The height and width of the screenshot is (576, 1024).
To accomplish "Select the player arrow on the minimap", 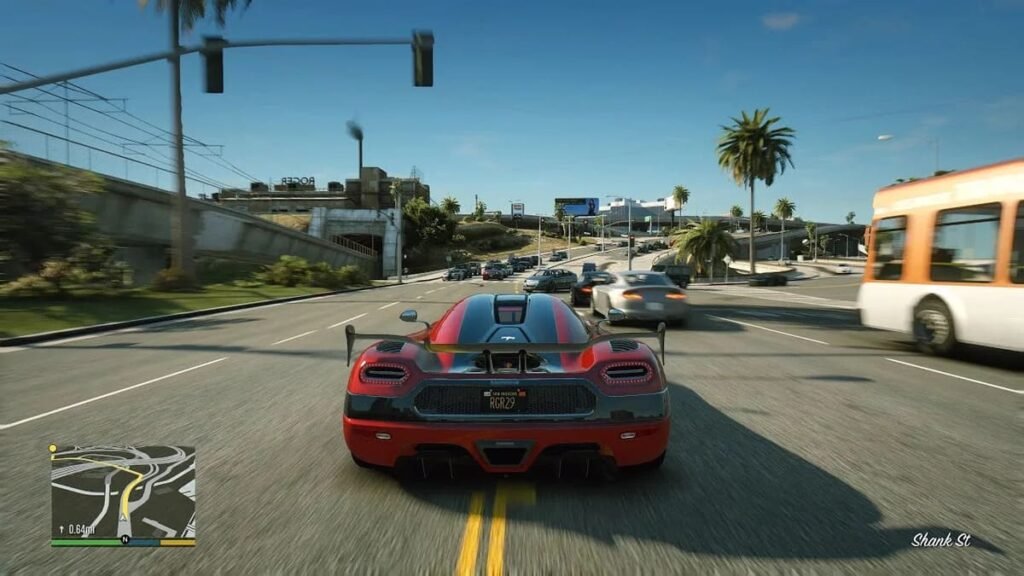I will click(x=123, y=516).
